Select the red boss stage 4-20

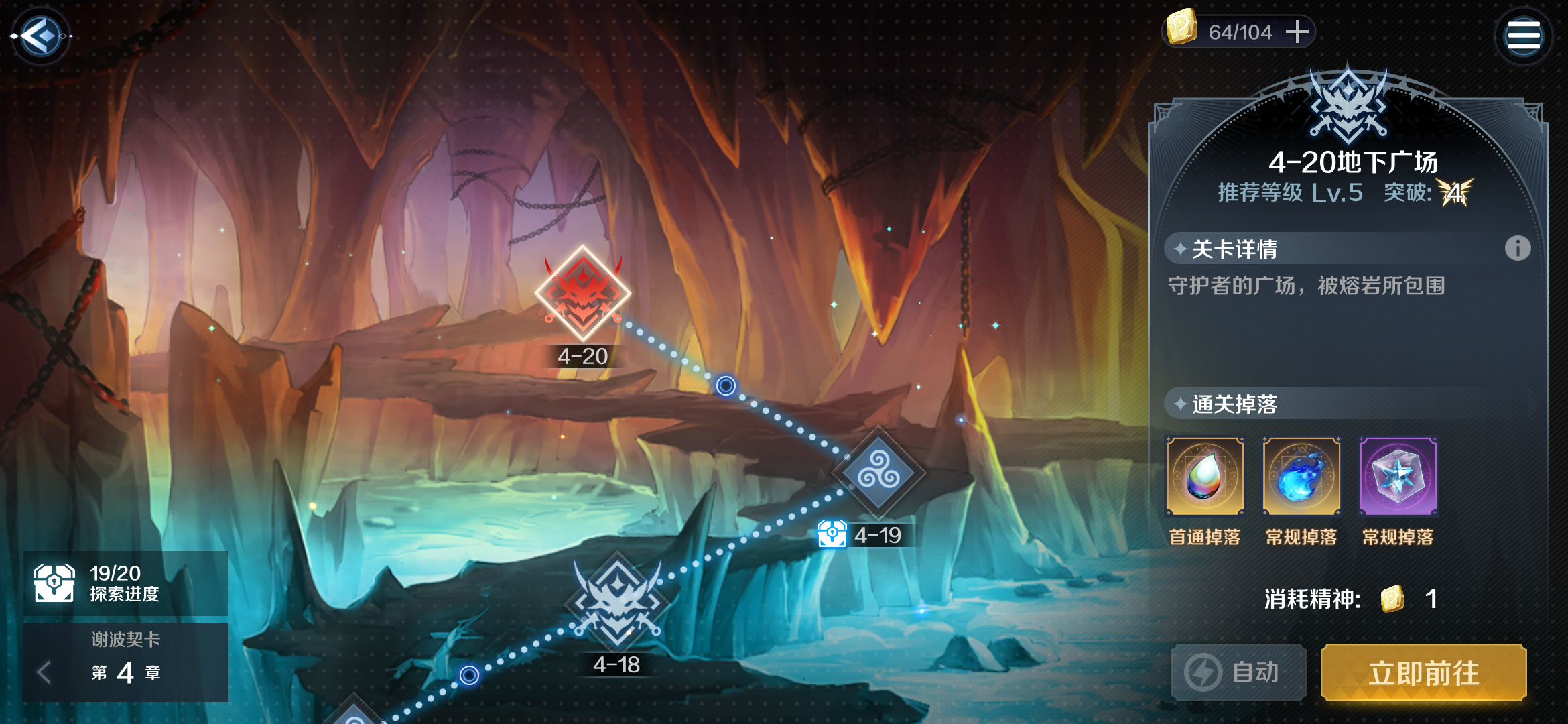pyautogui.click(x=583, y=293)
